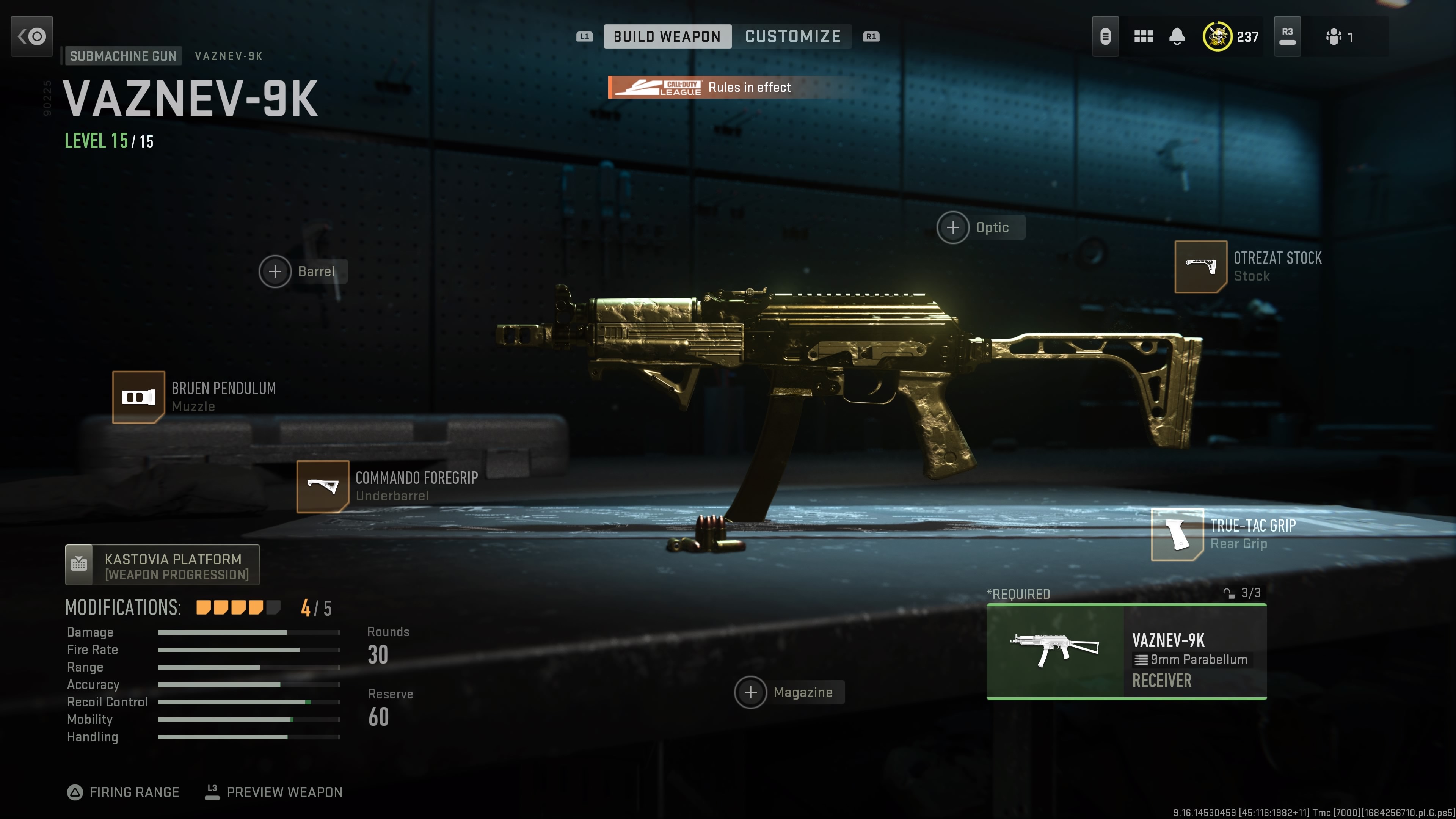Screen dimensions: 1456x819
Task: Add an Optic attachment
Action: click(954, 228)
